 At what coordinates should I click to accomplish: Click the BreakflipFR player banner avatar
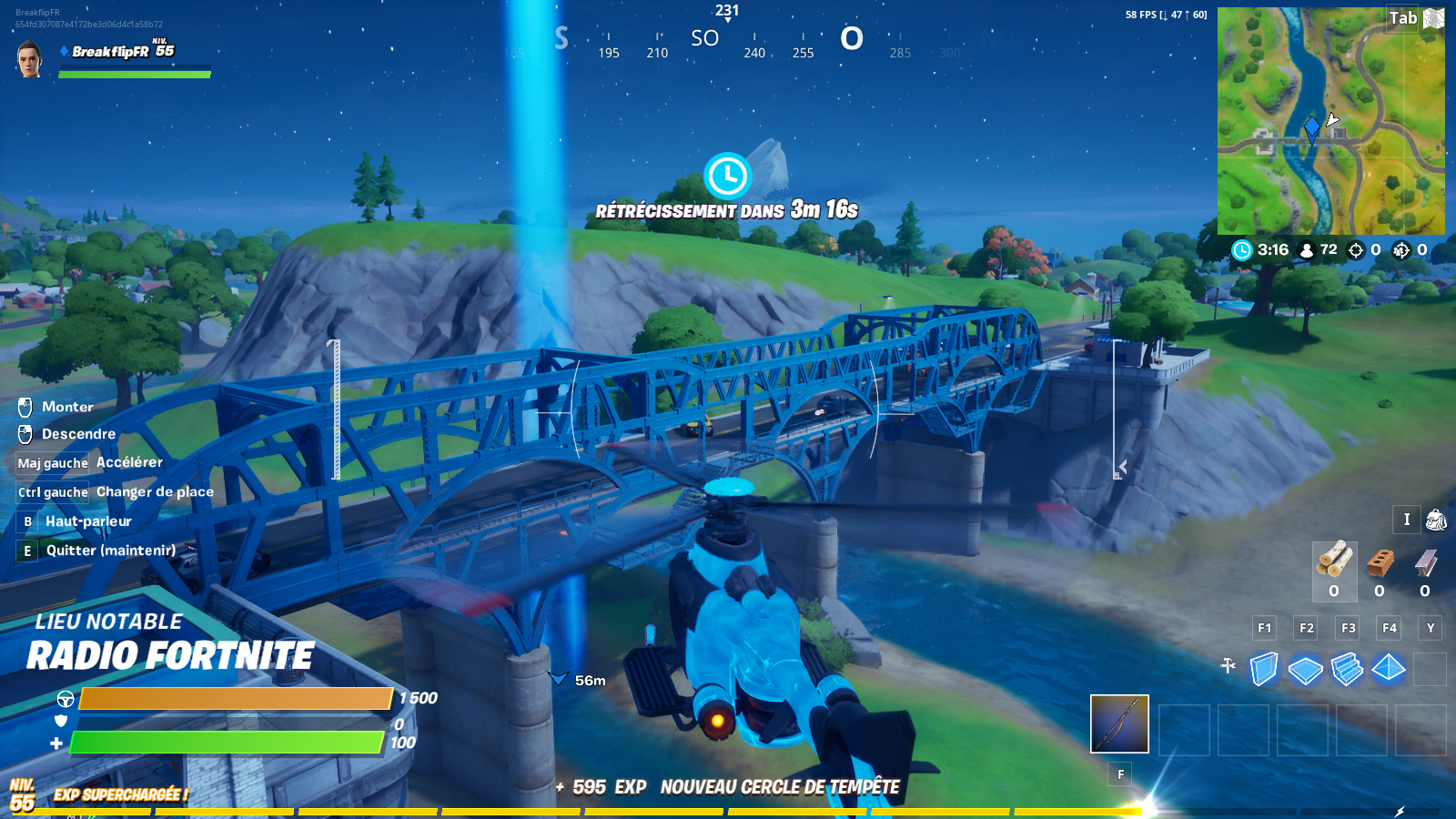point(27,59)
